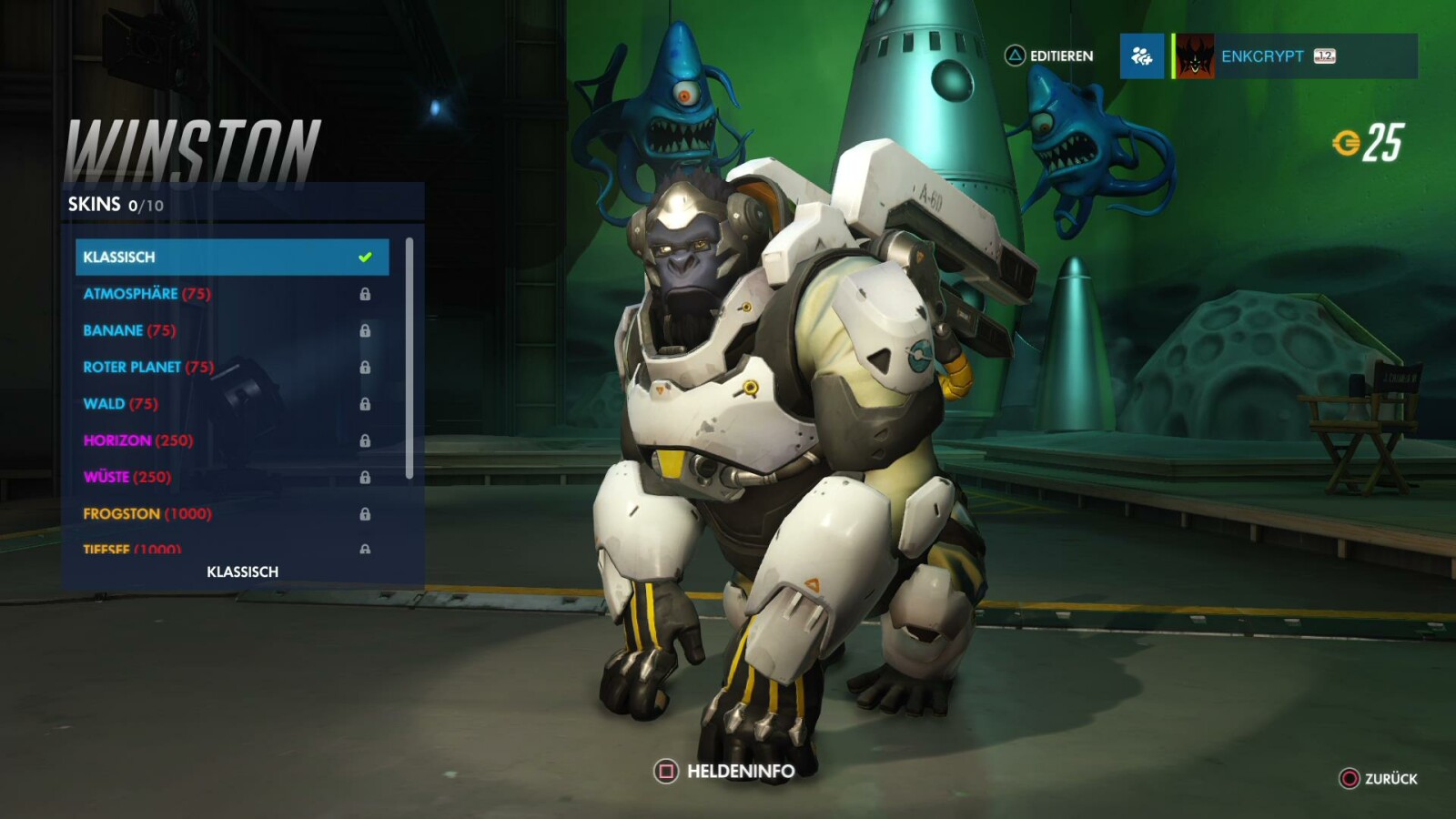Select the Horizon skin
1456x819 pixels.
tap(231, 440)
